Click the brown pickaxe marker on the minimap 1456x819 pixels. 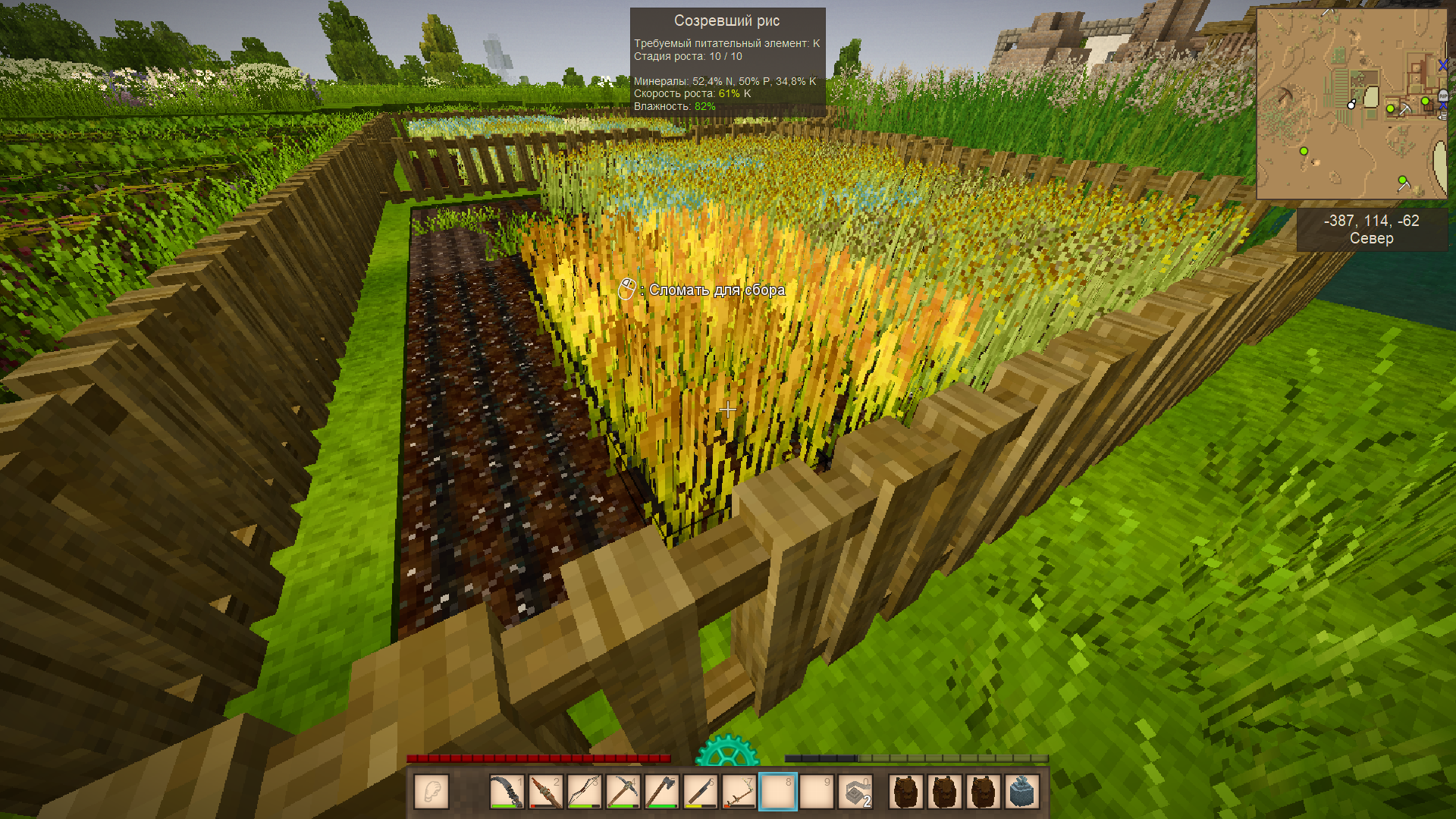point(1285,96)
